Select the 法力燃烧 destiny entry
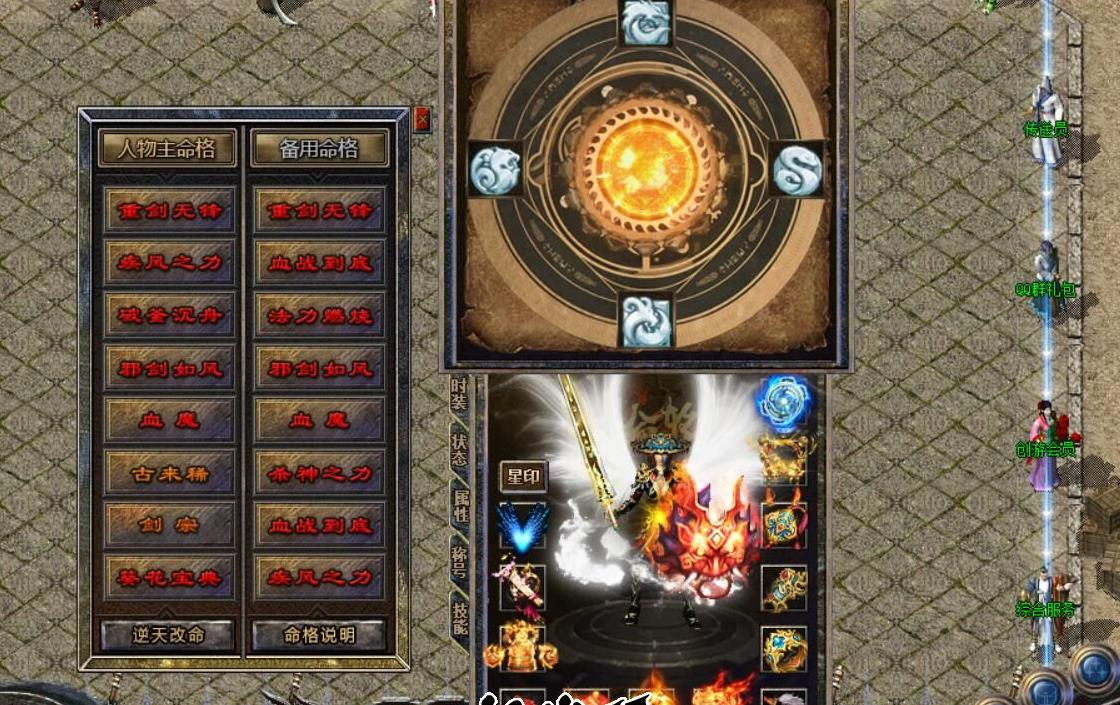The height and width of the screenshot is (705, 1120). (320, 316)
